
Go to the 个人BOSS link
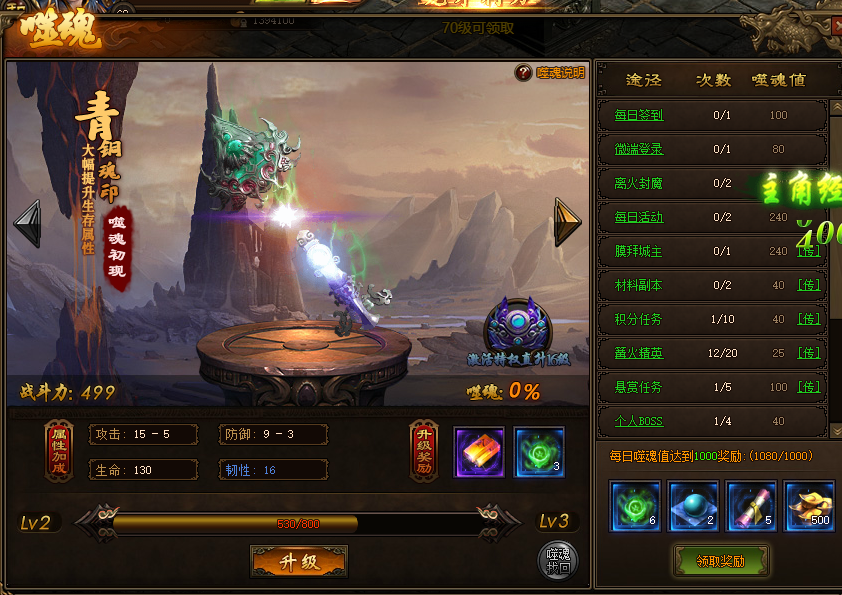(639, 421)
